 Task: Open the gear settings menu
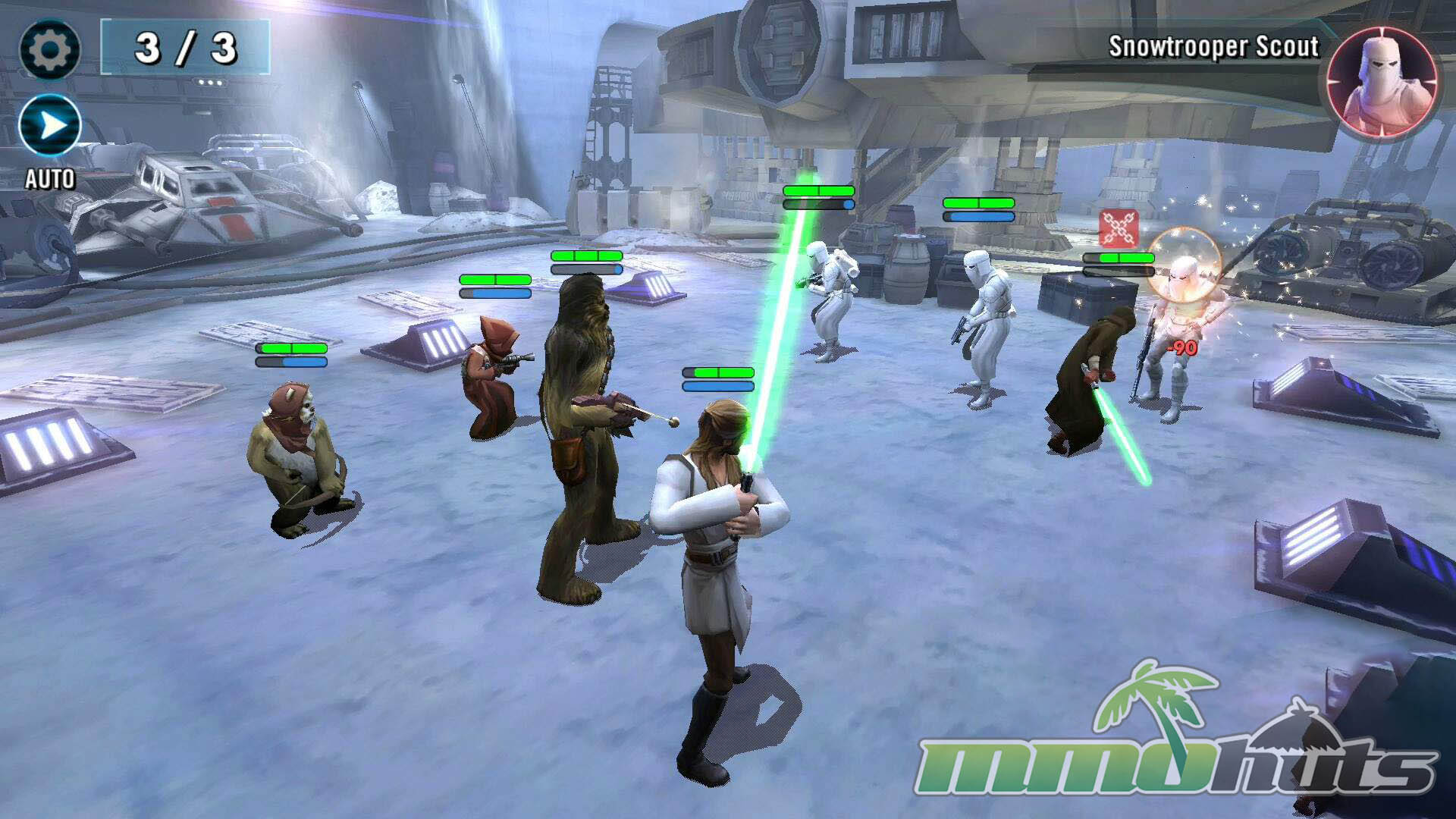pos(49,49)
